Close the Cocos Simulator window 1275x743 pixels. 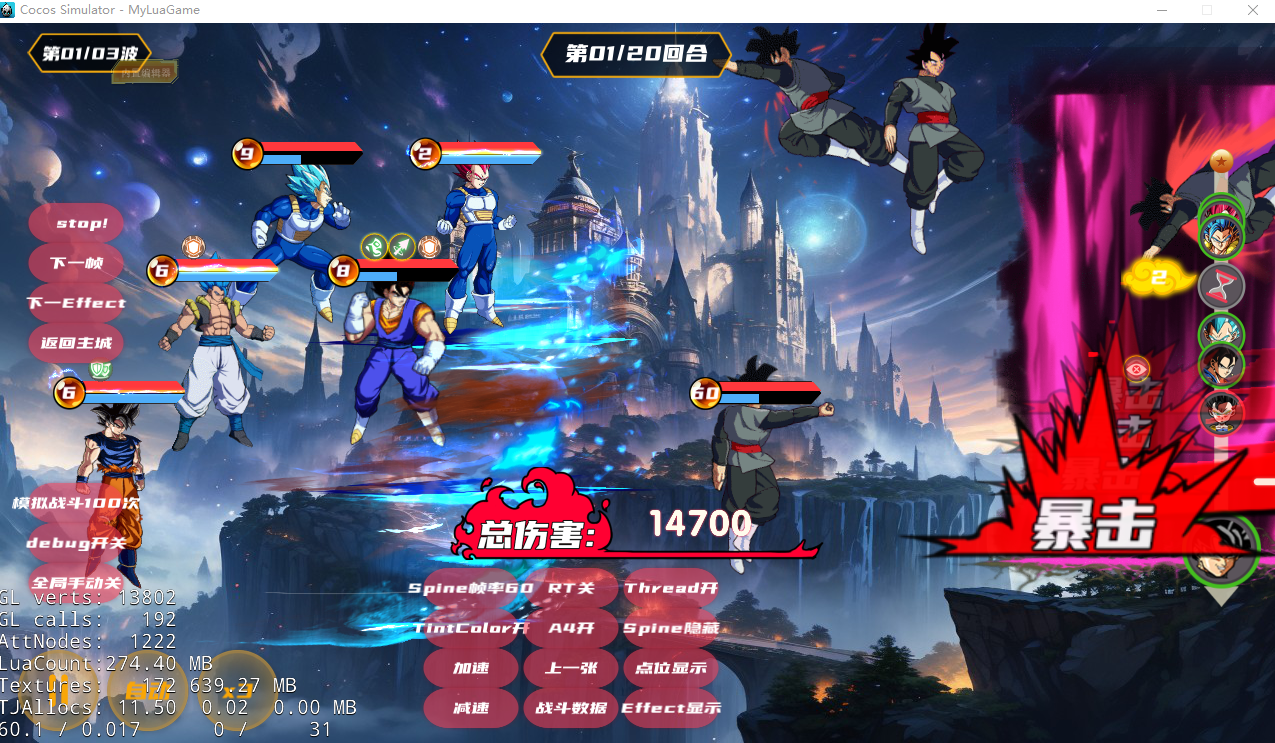(x=1252, y=10)
